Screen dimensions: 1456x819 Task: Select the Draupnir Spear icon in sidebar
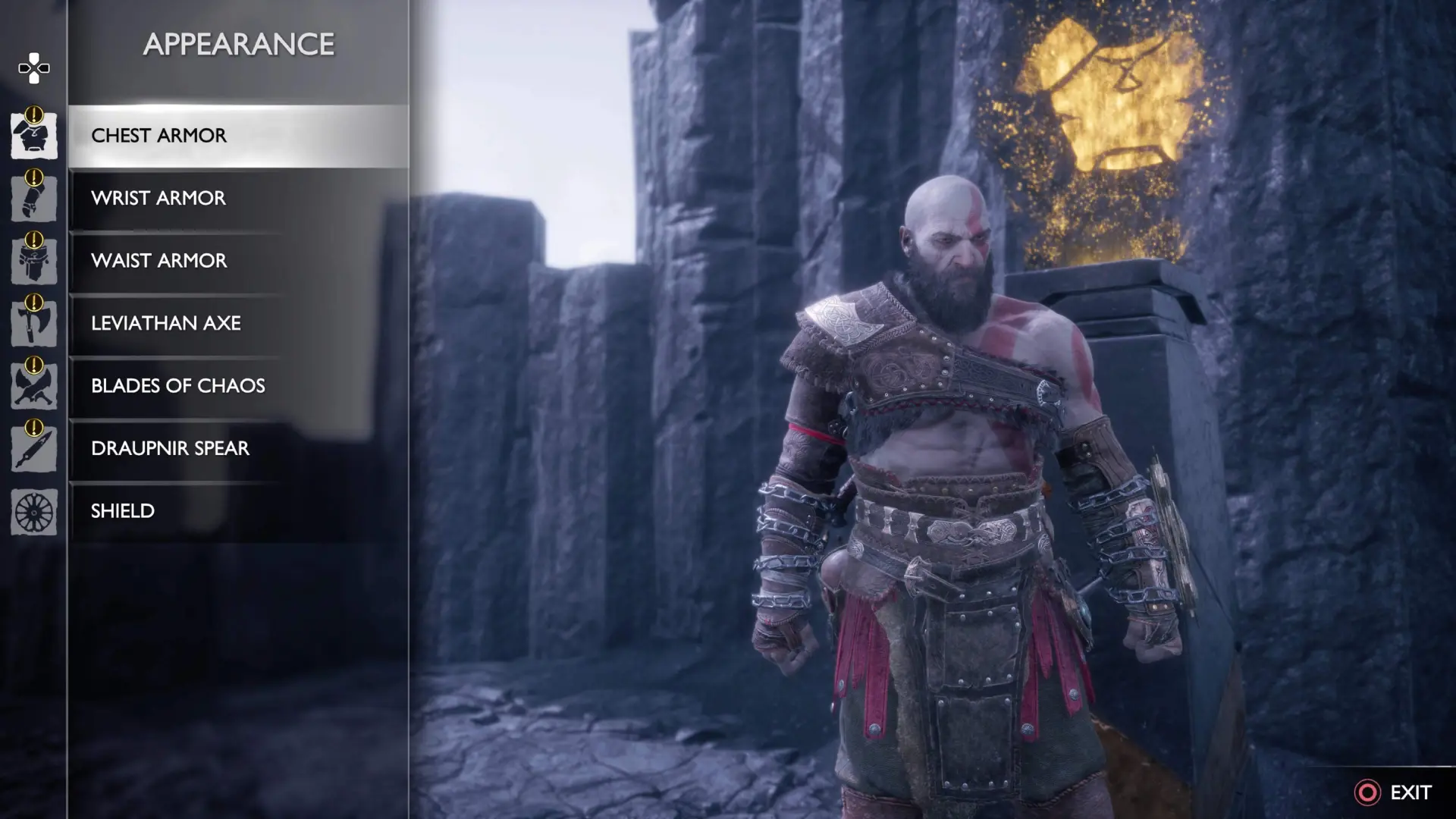point(33,448)
